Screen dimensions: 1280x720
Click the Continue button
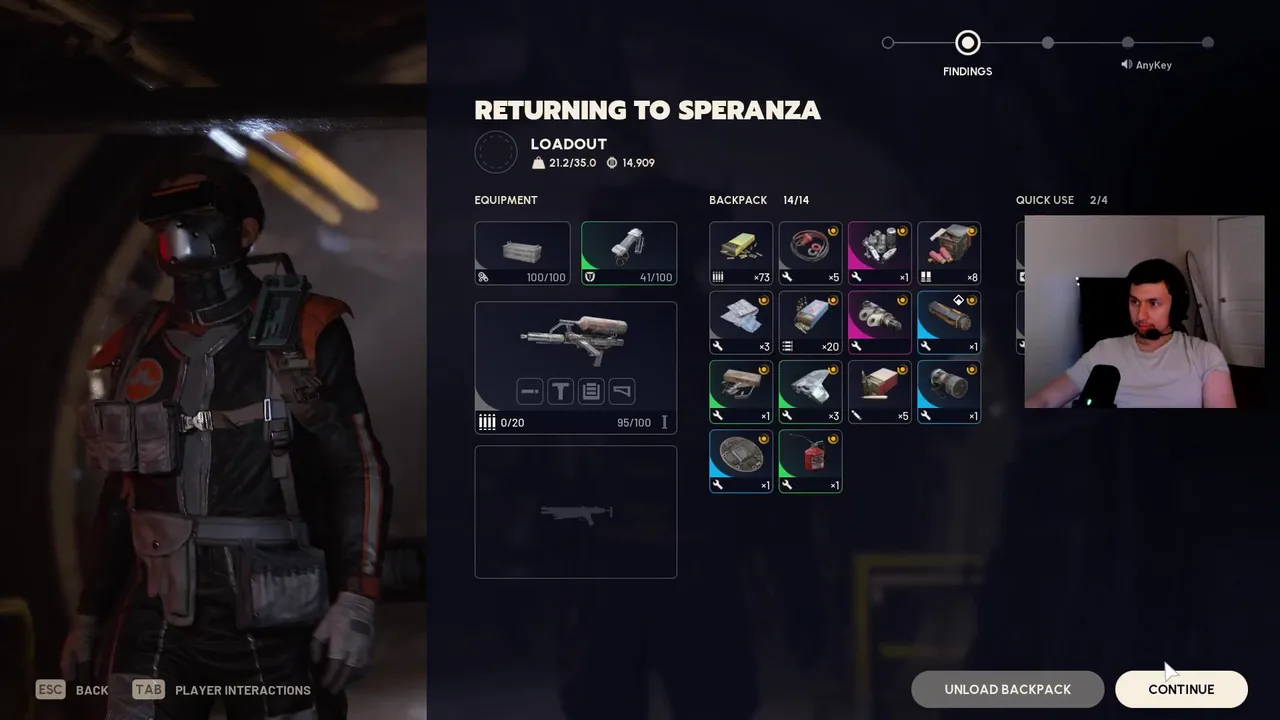[1181, 689]
